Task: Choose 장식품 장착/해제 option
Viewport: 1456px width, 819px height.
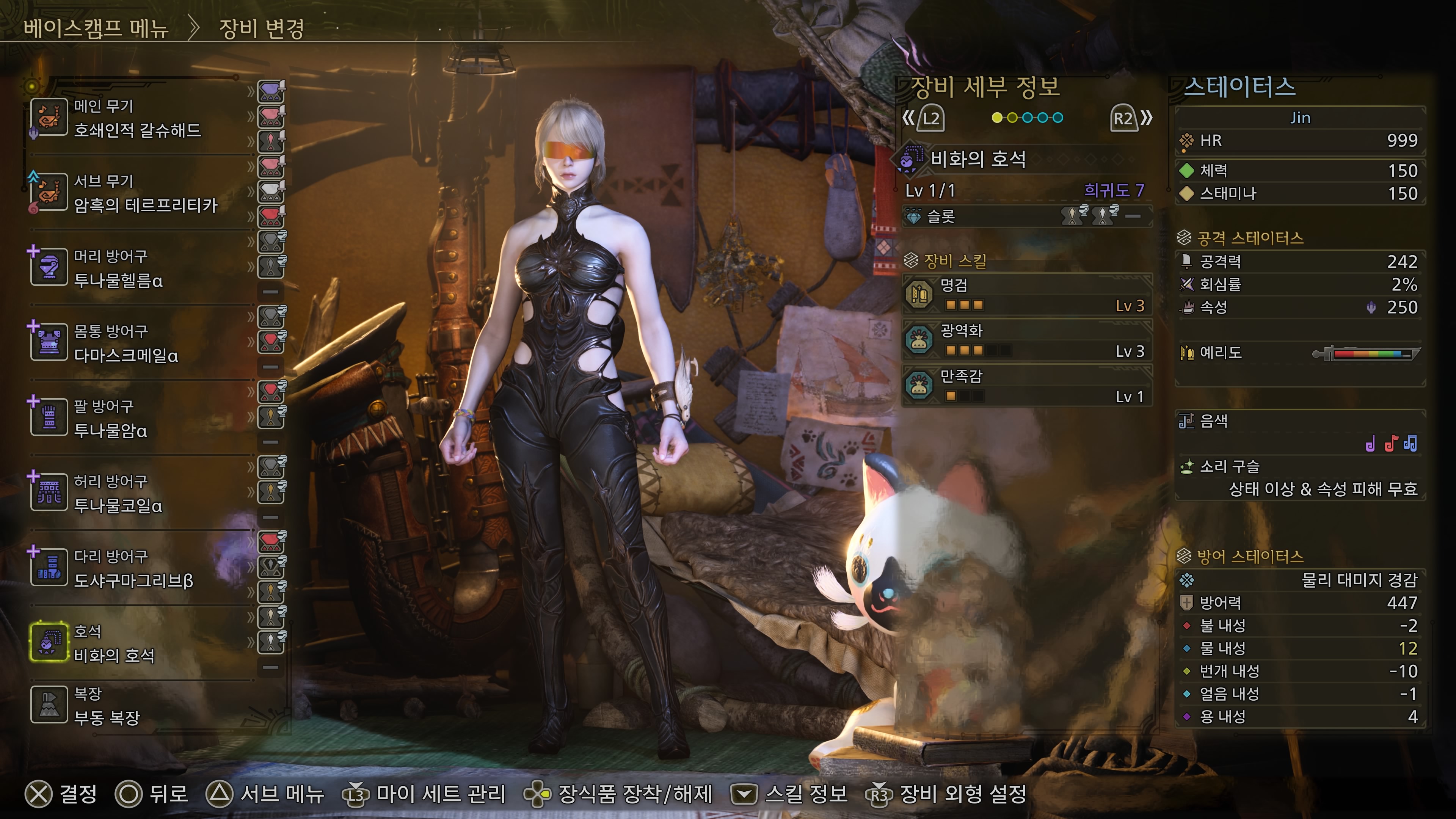Action: pos(618,794)
